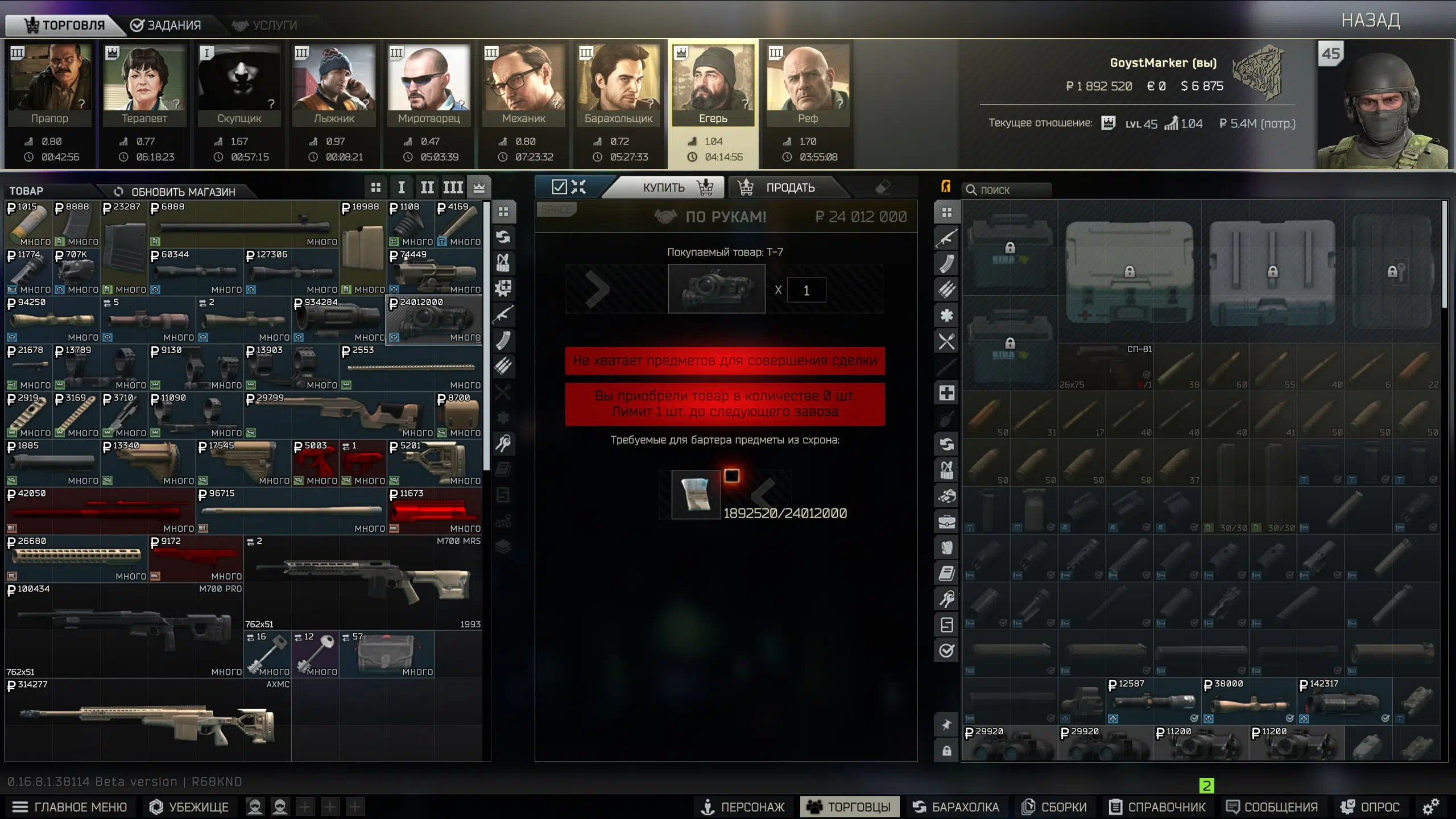This screenshot has width=1456, height=819.
Task: Open the settings gear icon
Action: tap(1430, 806)
